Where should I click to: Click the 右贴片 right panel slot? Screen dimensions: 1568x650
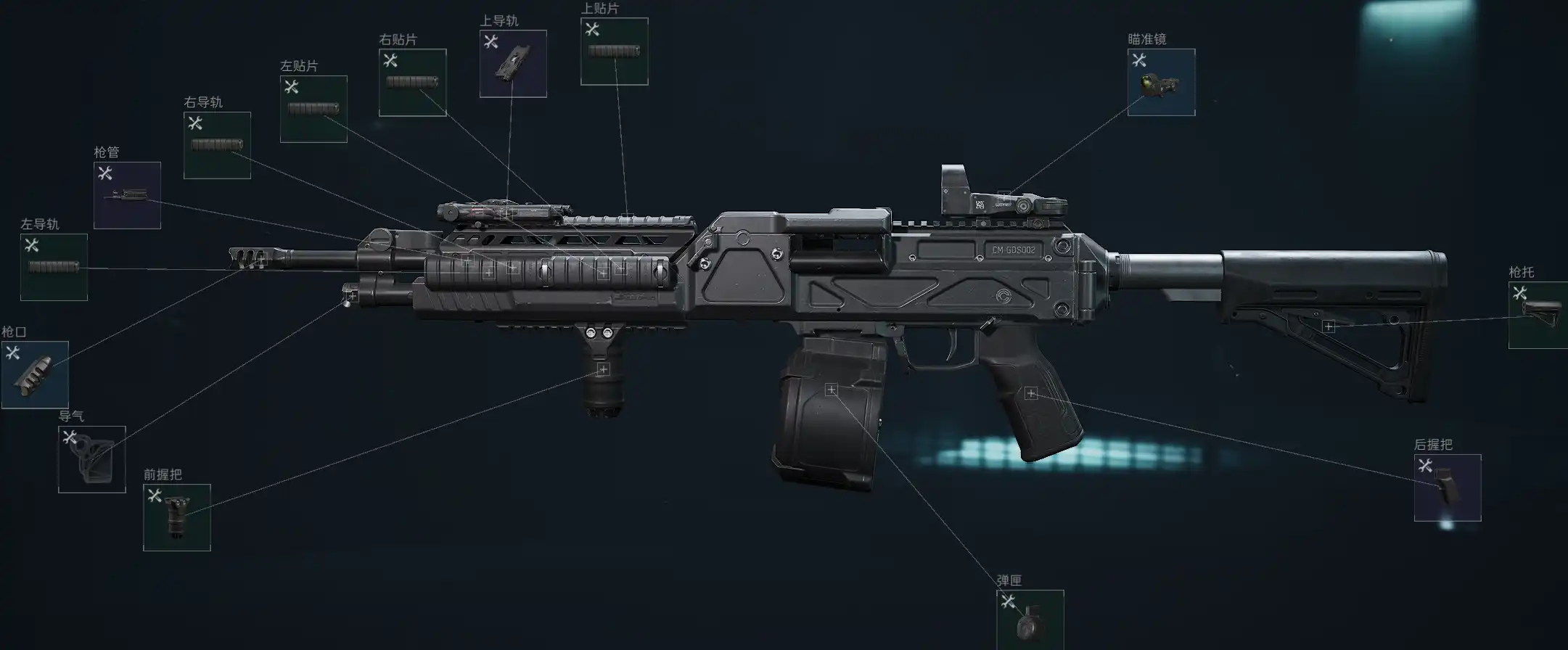(412, 82)
